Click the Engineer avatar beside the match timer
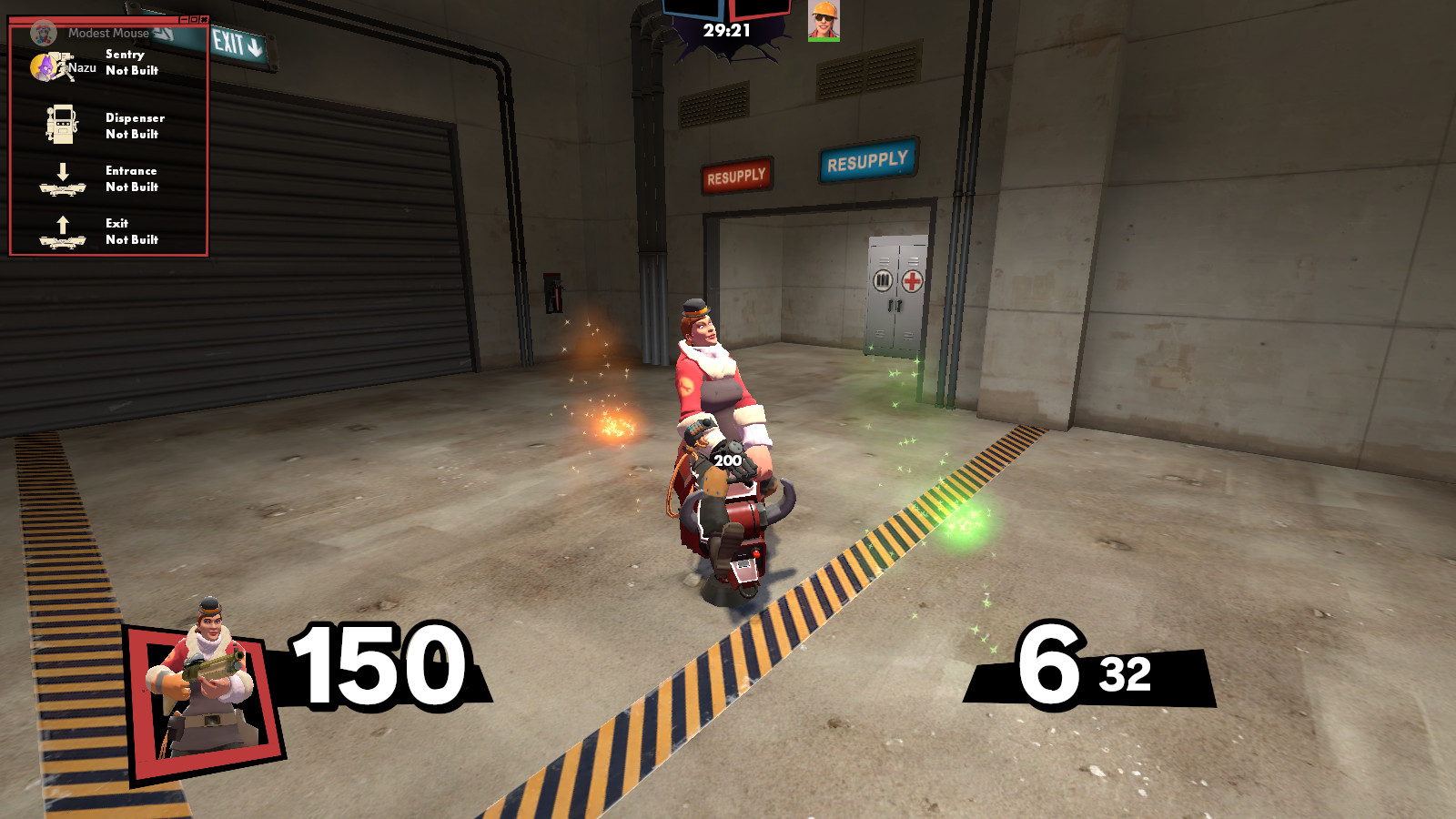Viewport: 1456px width, 819px height. (x=824, y=18)
